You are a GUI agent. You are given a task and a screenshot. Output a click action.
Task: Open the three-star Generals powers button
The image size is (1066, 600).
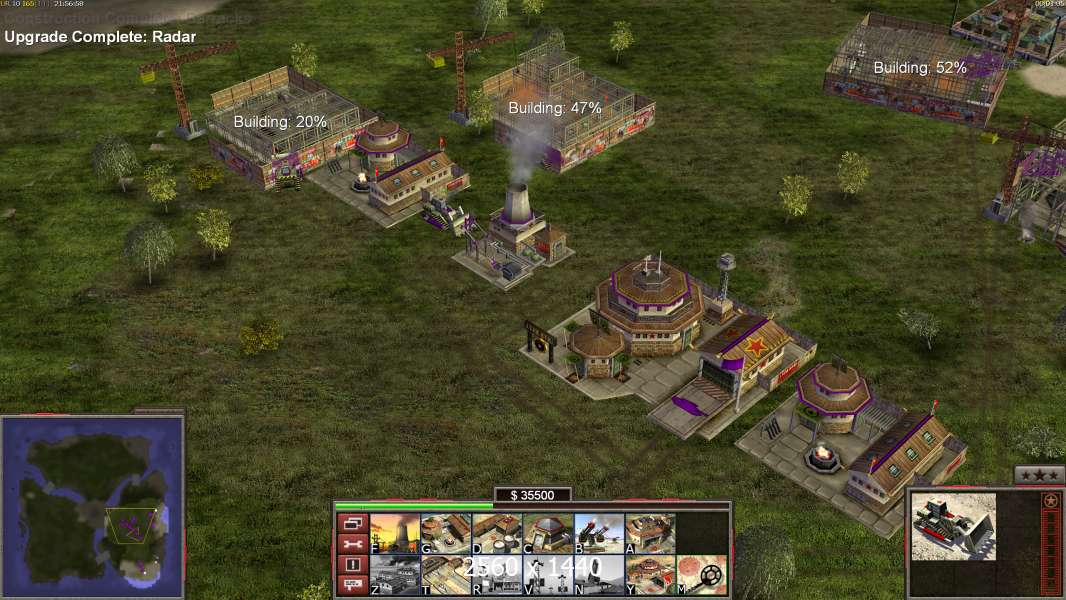tap(1039, 475)
